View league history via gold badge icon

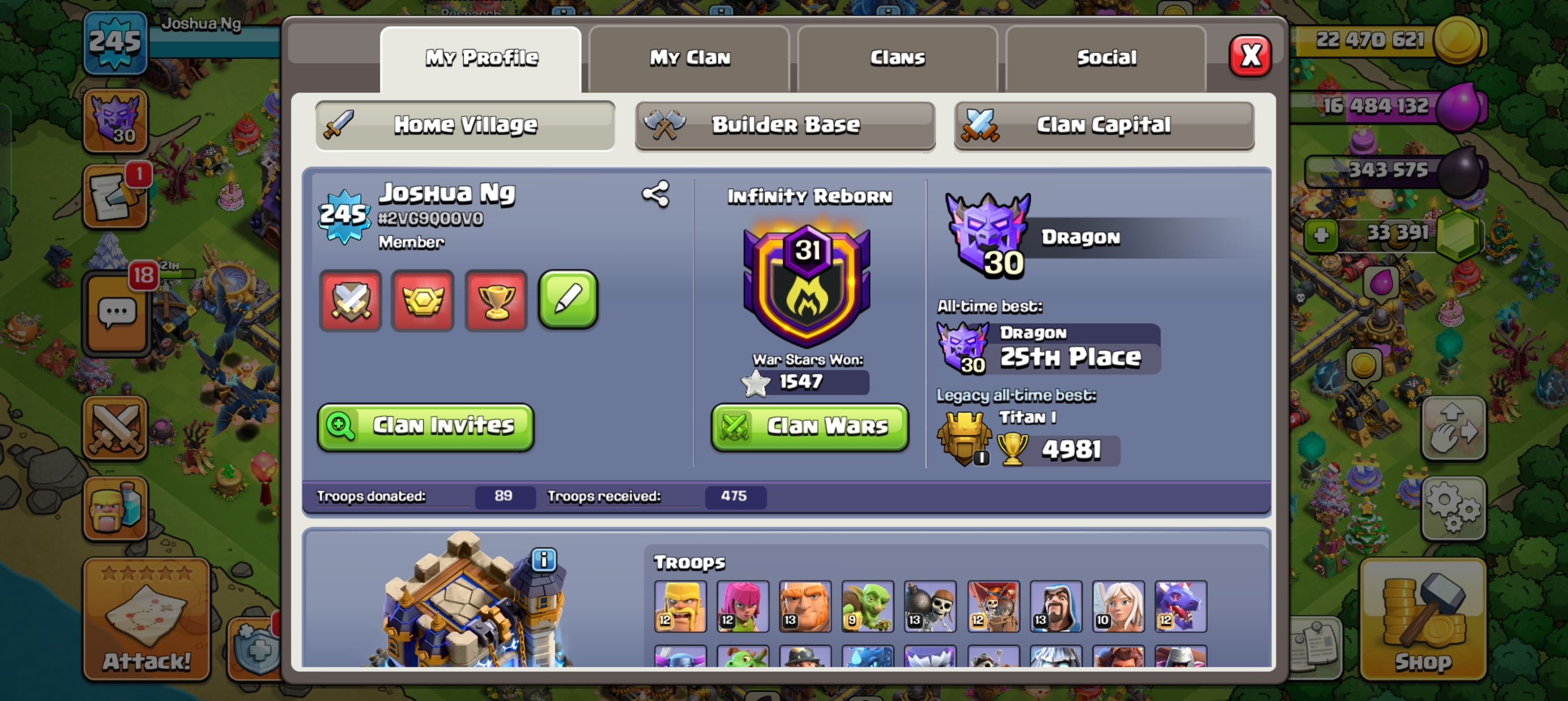(423, 301)
